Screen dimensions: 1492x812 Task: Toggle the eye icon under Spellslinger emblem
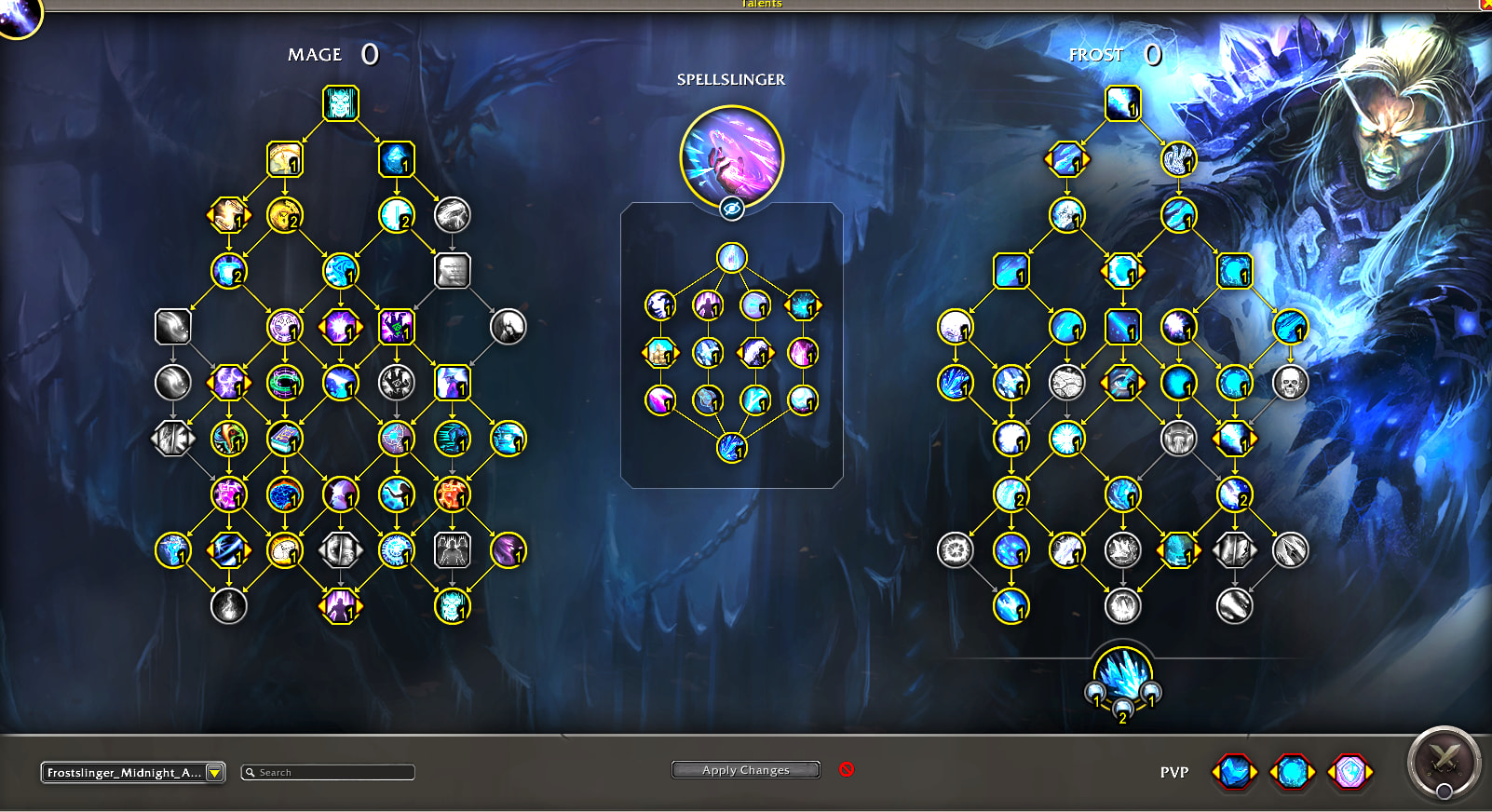pos(732,209)
